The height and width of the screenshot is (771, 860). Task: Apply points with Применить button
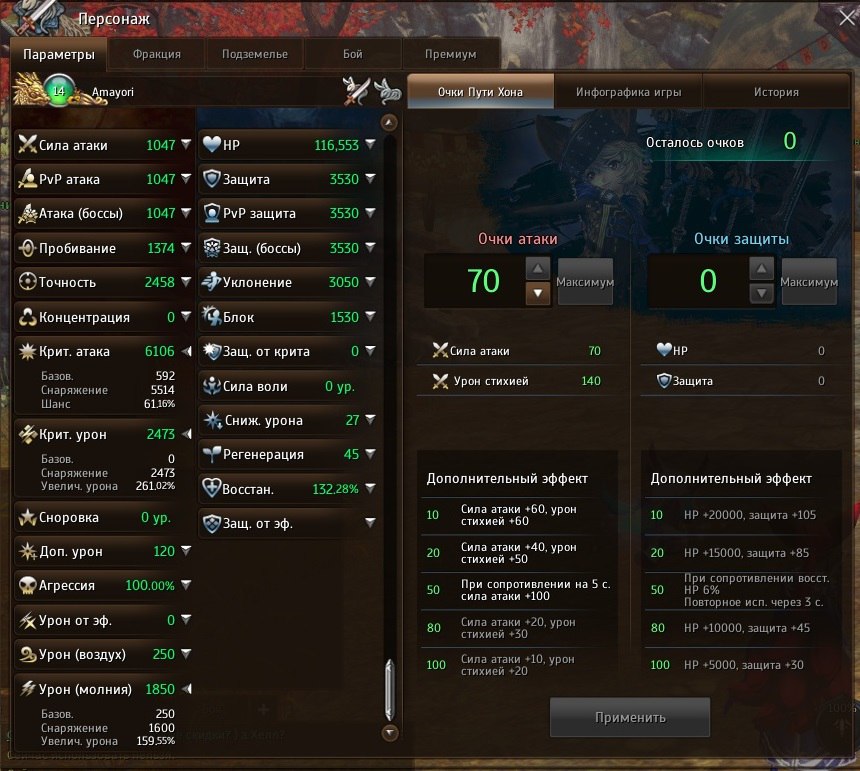click(630, 717)
